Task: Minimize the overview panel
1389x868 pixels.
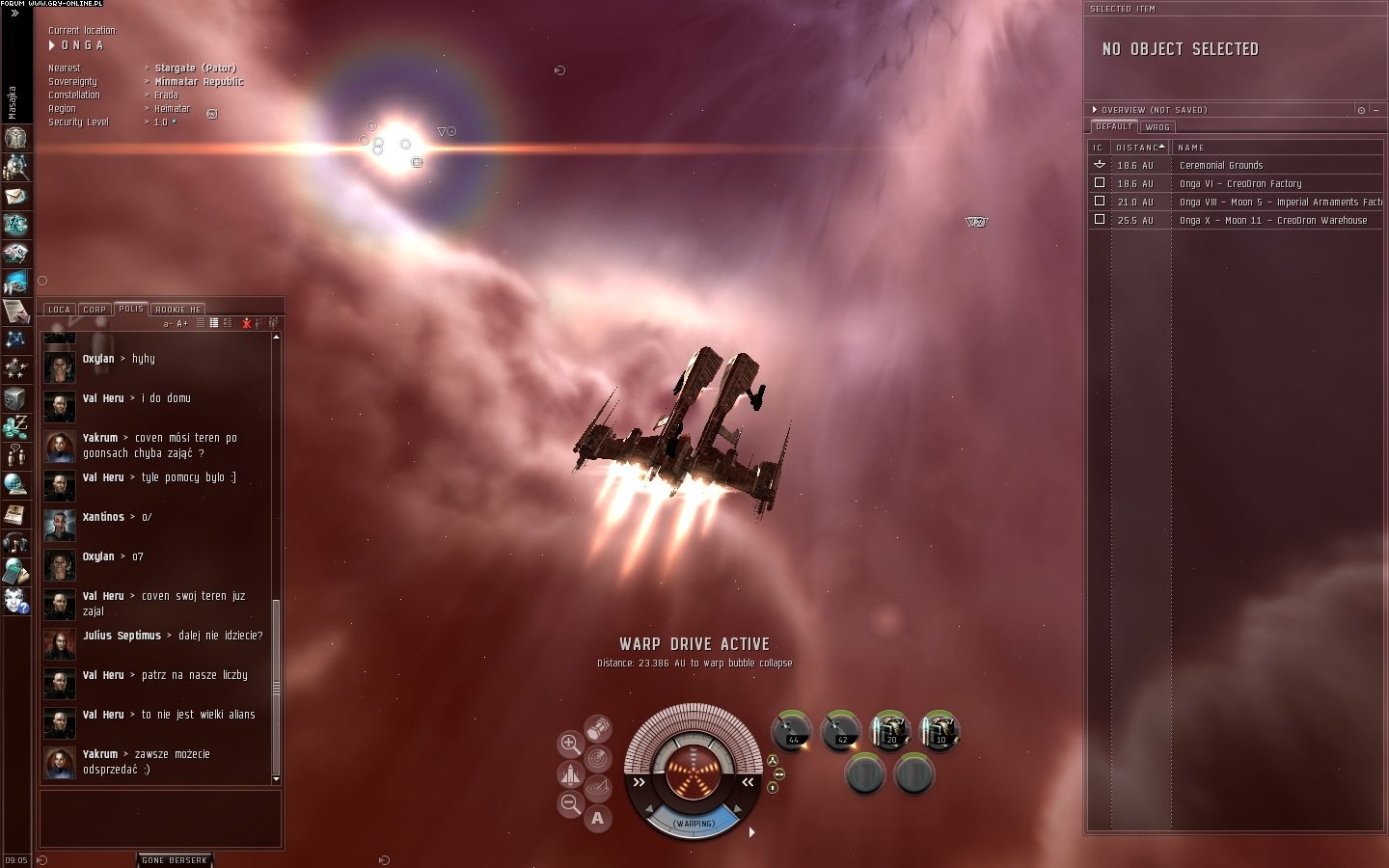Action: coord(1375,110)
